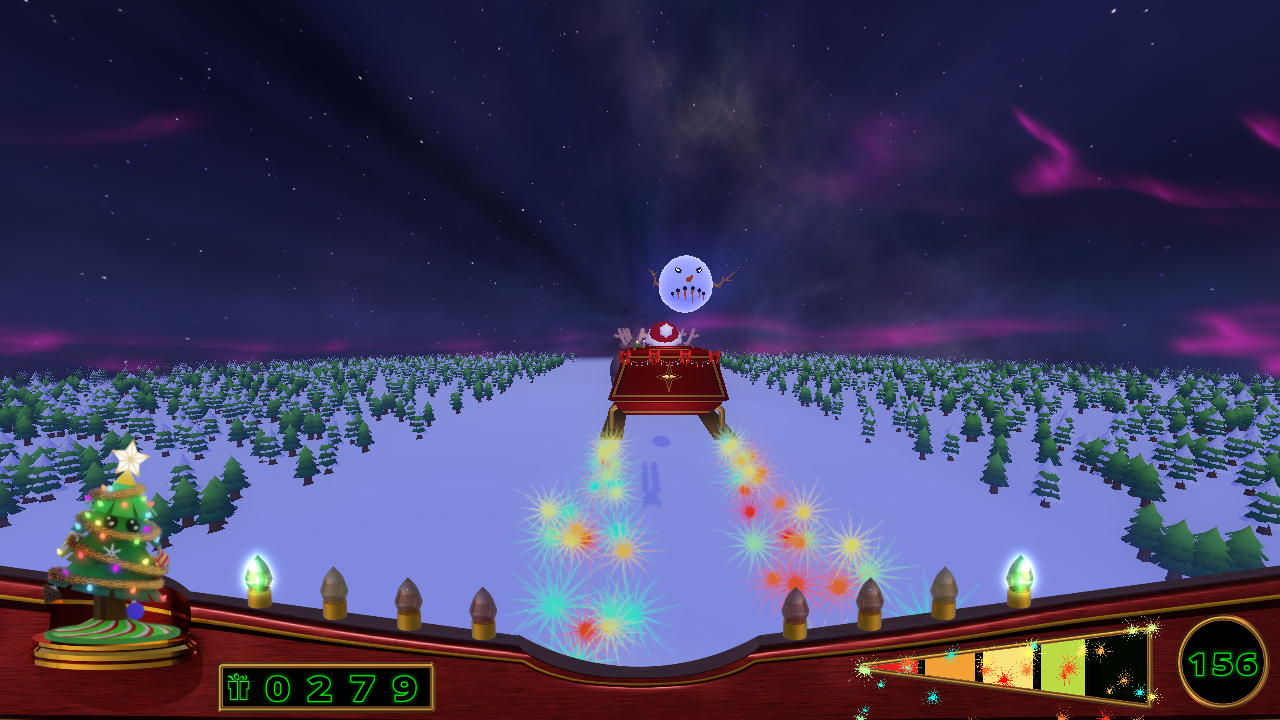The width and height of the screenshot is (1280, 720).
Task: Click the green segment of the power meter
Action: tap(1064, 666)
